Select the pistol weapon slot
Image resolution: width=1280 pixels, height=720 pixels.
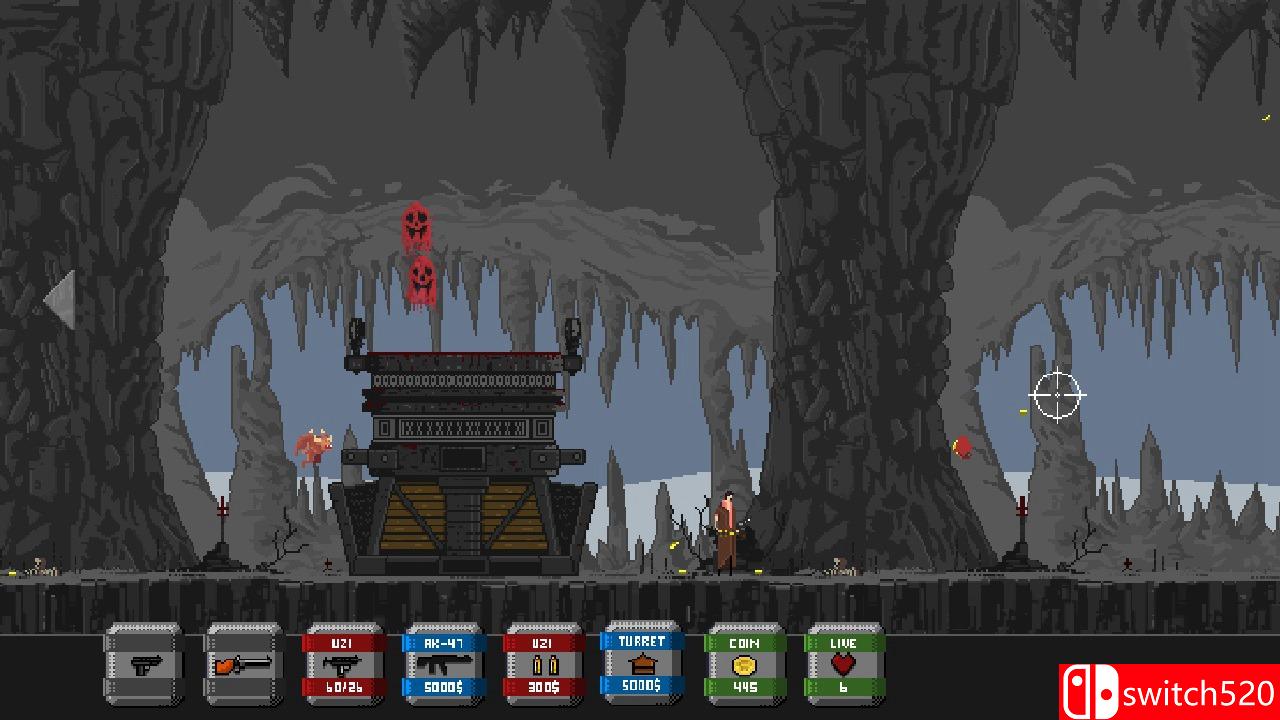(144, 664)
